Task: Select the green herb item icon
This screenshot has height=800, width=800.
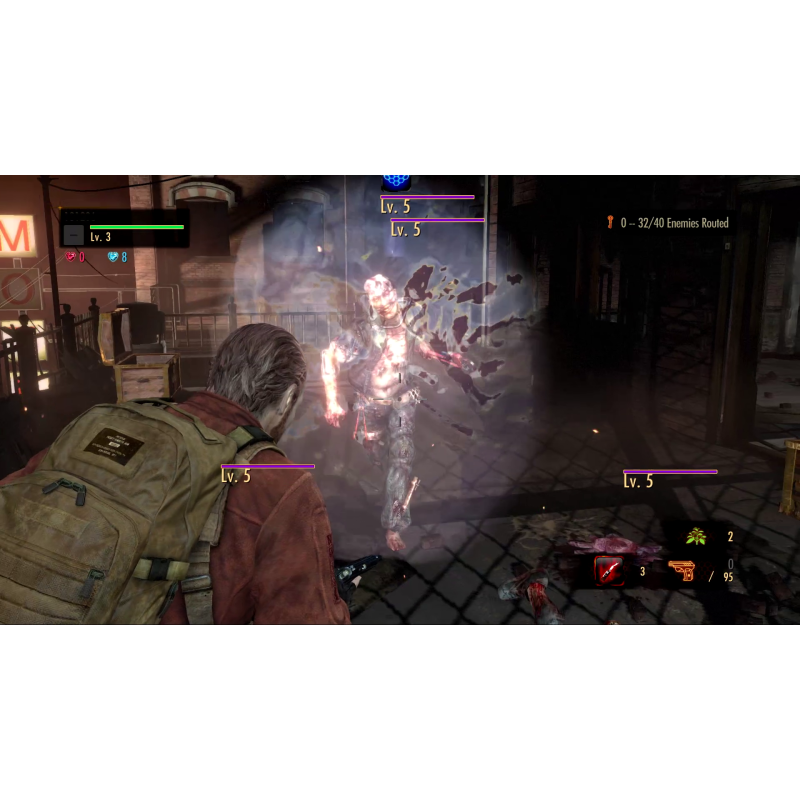Action: pos(696,537)
